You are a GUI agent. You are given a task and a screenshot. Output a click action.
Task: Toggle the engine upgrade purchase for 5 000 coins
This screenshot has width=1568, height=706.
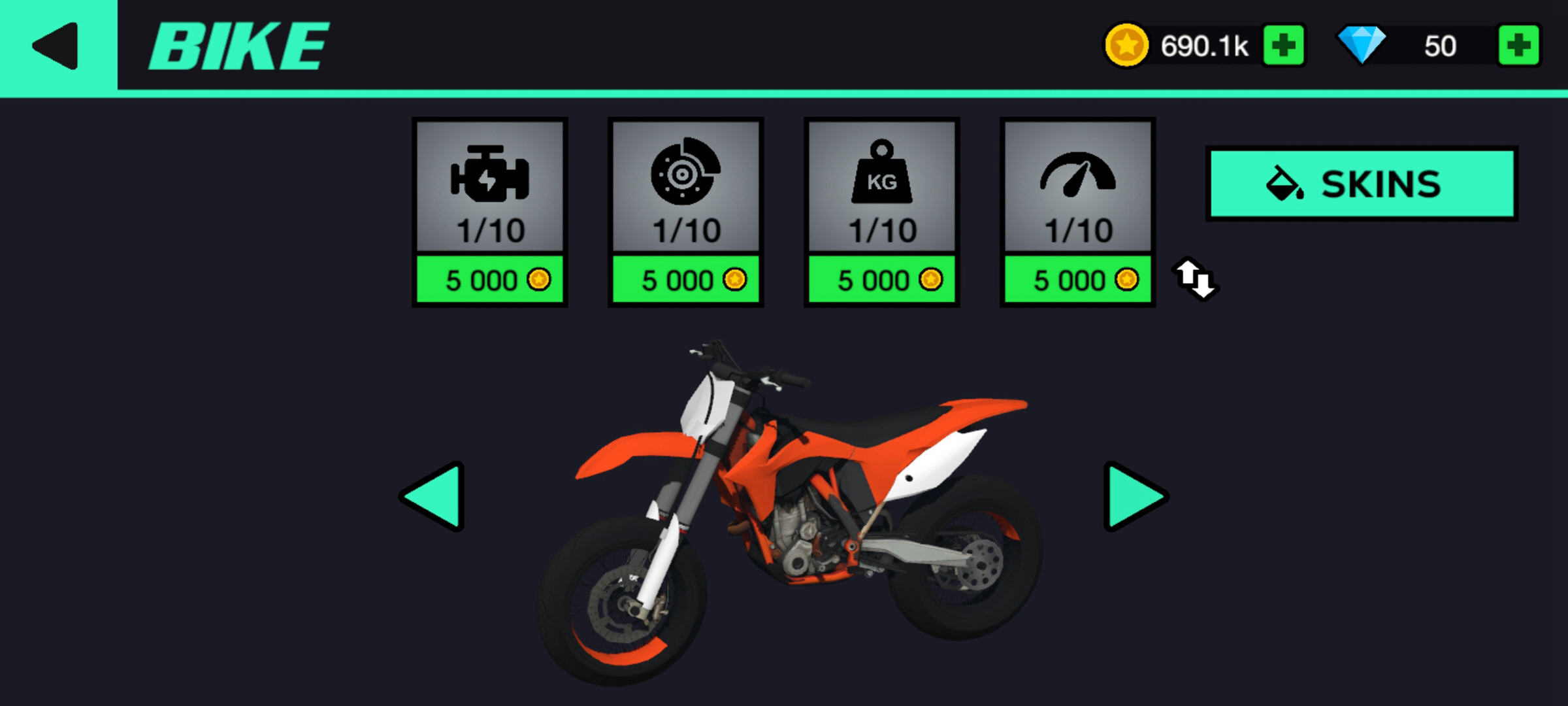491,280
